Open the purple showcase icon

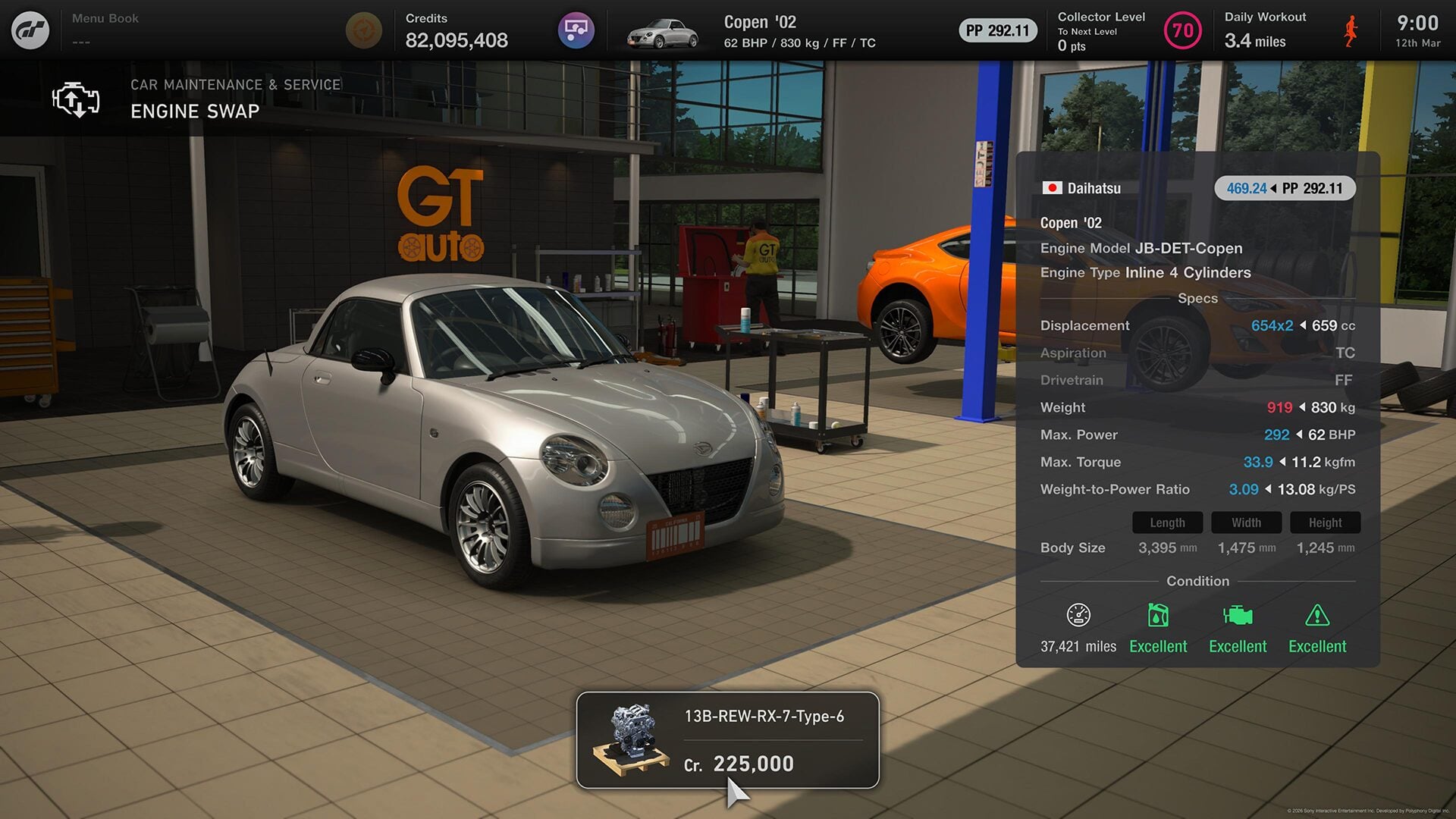576,30
